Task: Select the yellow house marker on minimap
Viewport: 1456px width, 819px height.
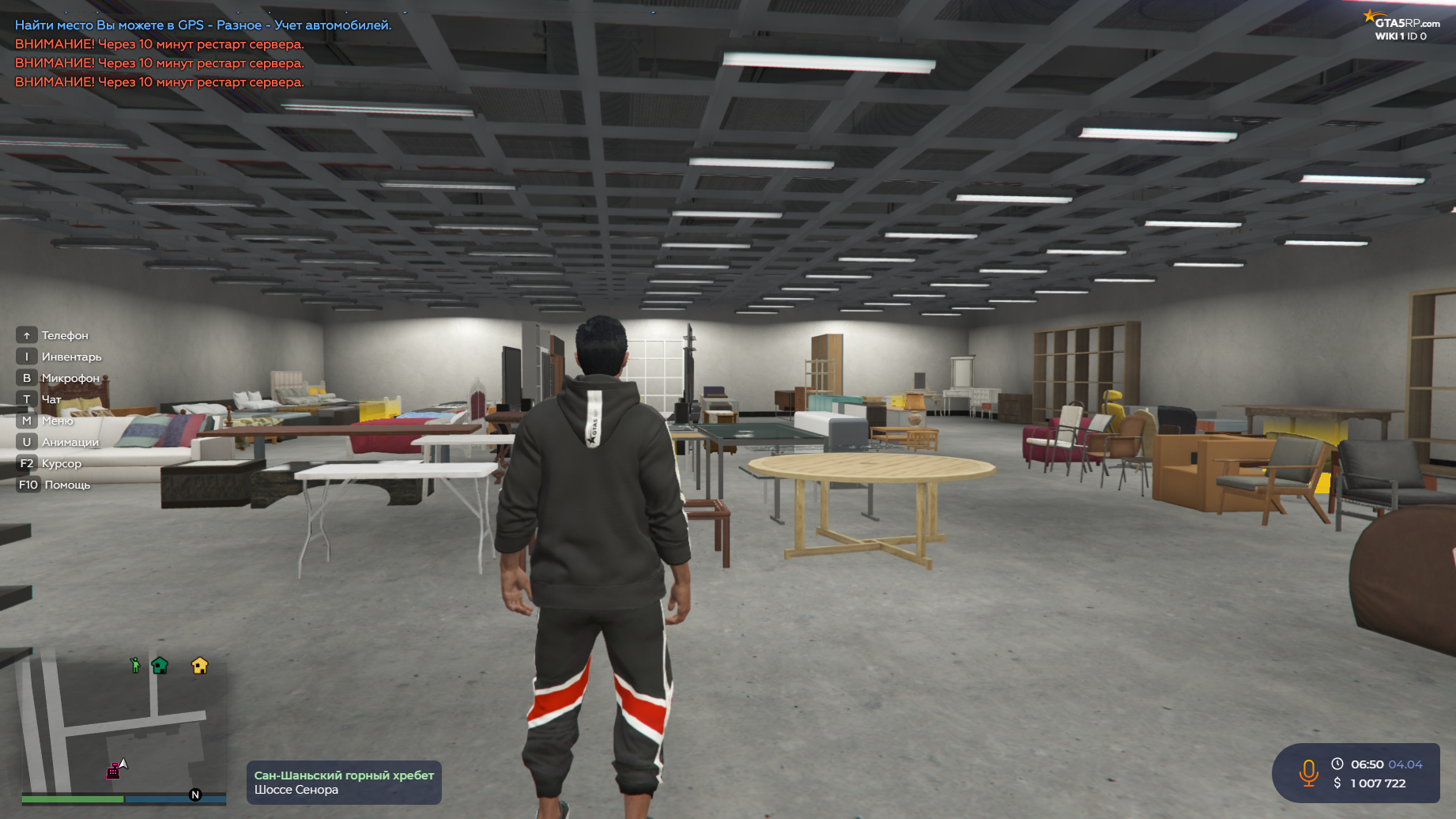Action: coord(199,666)
